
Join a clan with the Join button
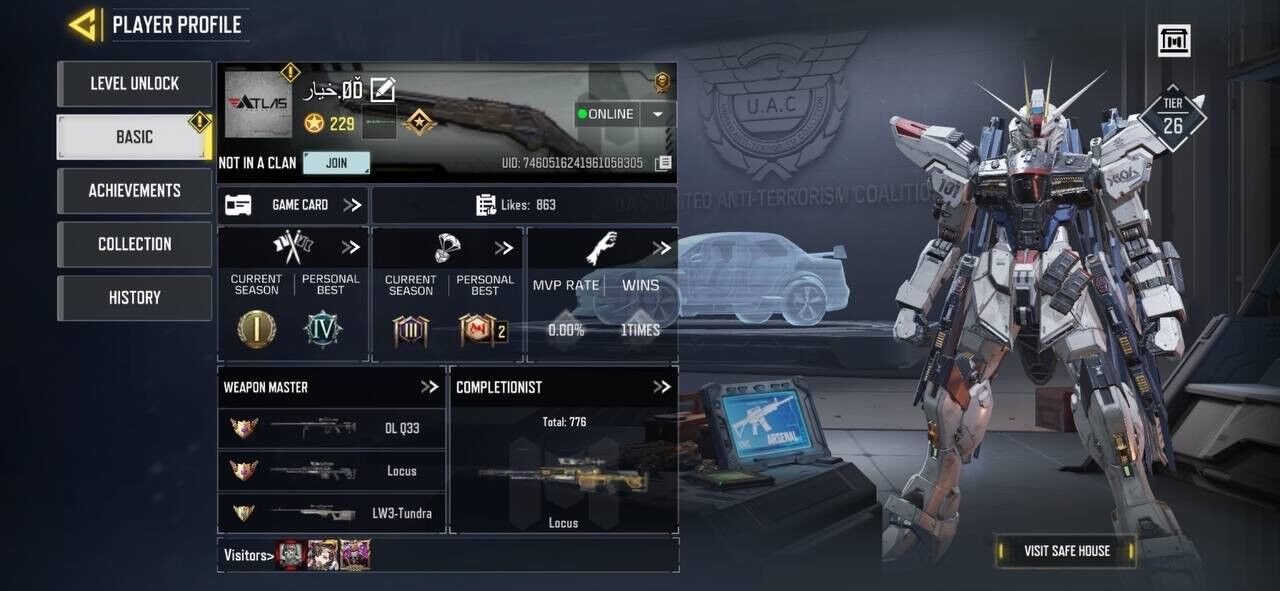[x=336, y=163]
